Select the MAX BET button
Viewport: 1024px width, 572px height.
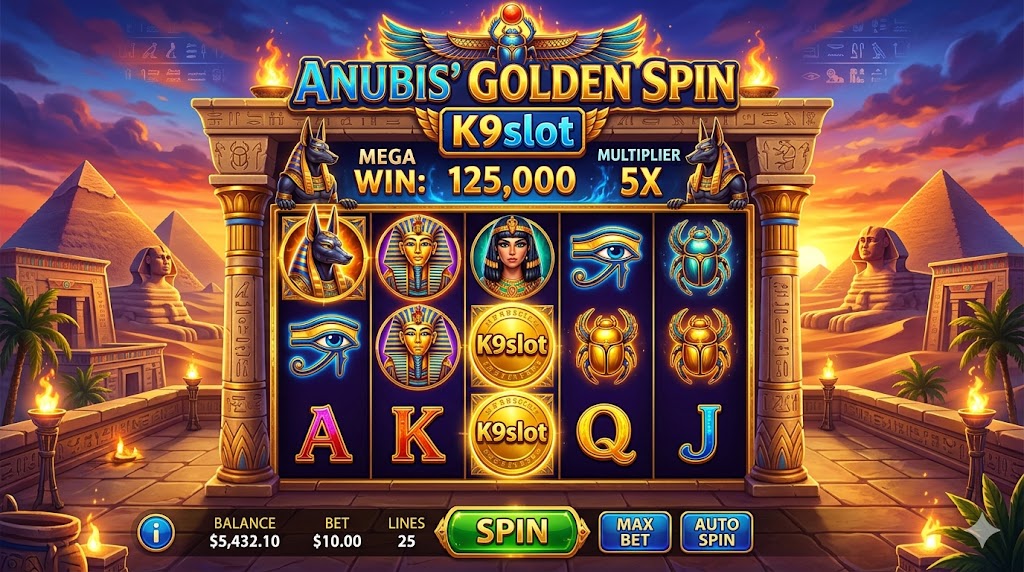pyautogui.click(x=634, y=531)
